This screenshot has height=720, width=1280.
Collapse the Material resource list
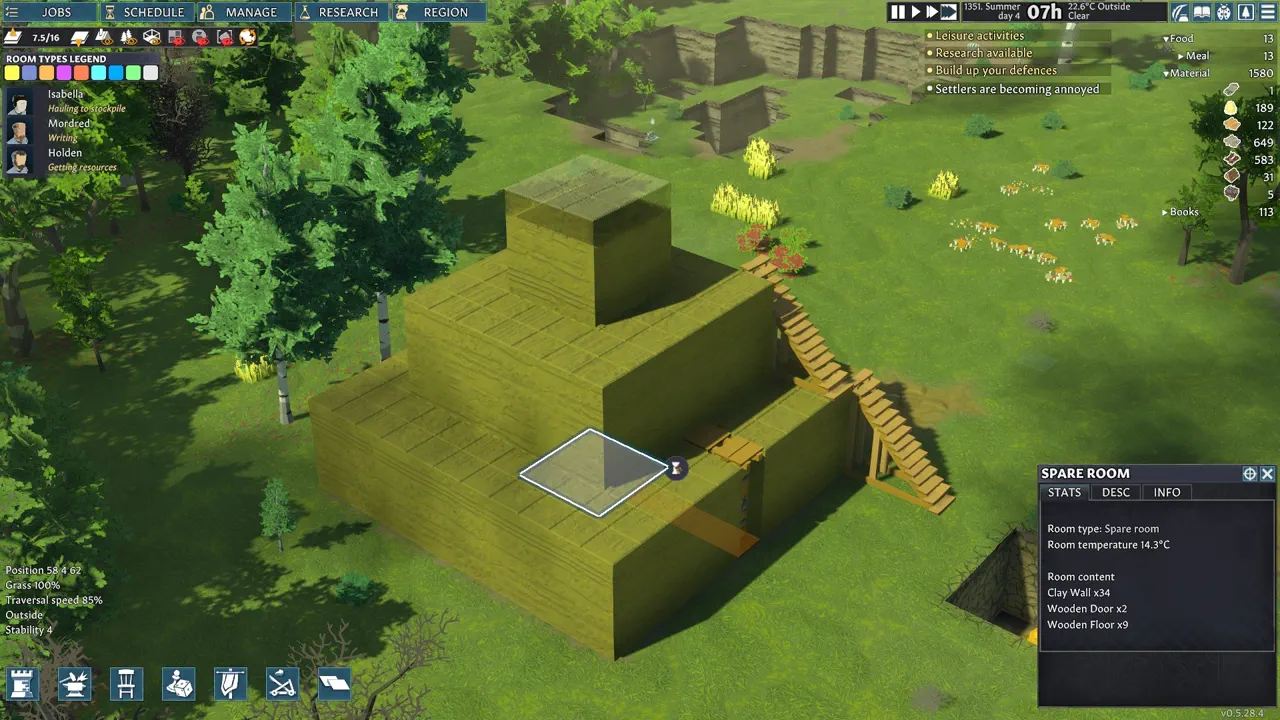1165,73
